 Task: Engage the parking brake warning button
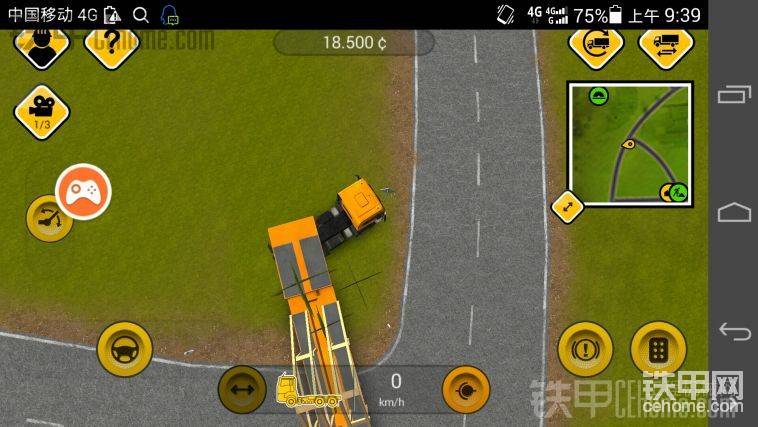tap(585, 350)
